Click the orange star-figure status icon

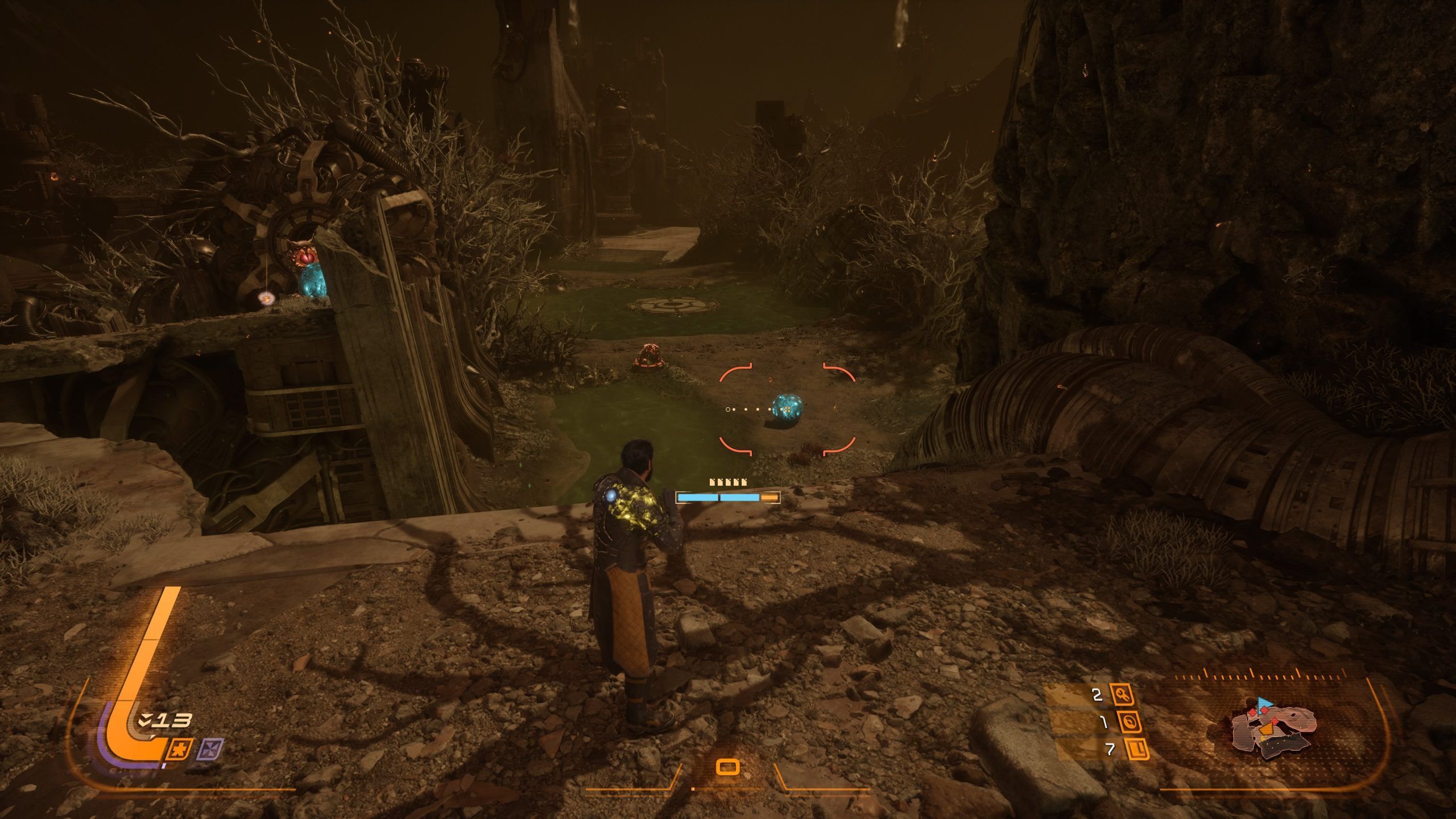[178, 750]
